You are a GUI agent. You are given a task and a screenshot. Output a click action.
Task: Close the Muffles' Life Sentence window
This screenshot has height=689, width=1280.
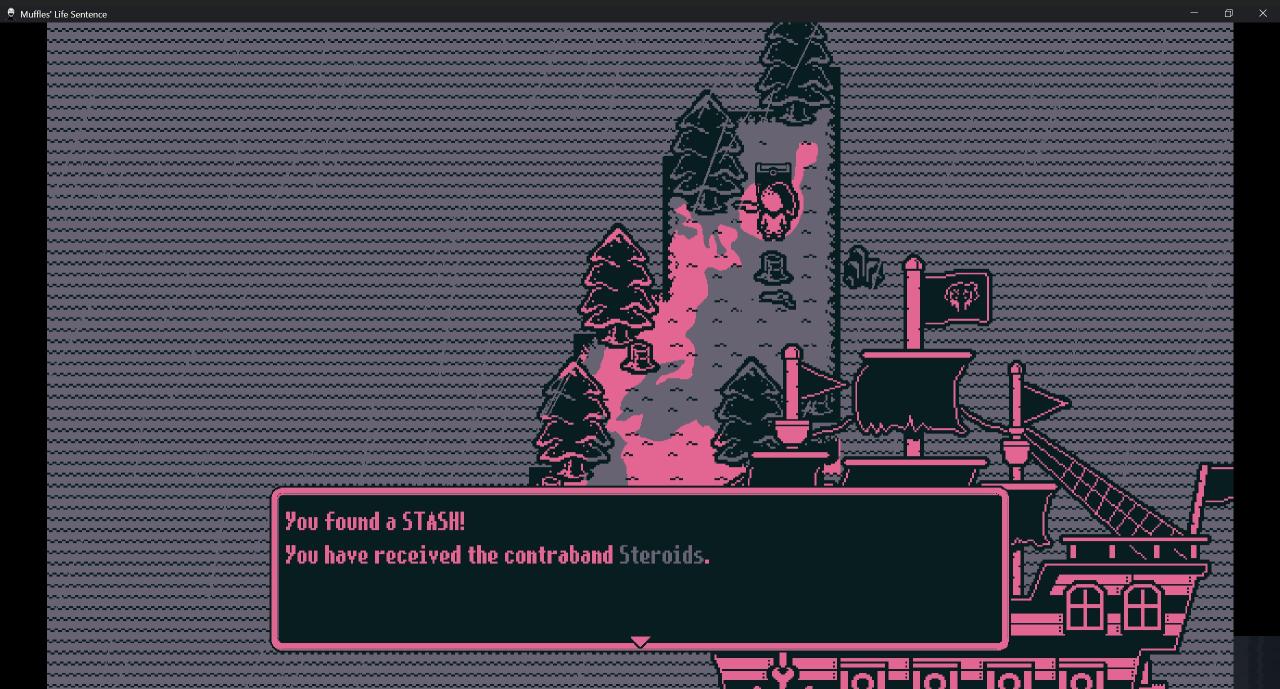pos(1262,13)
